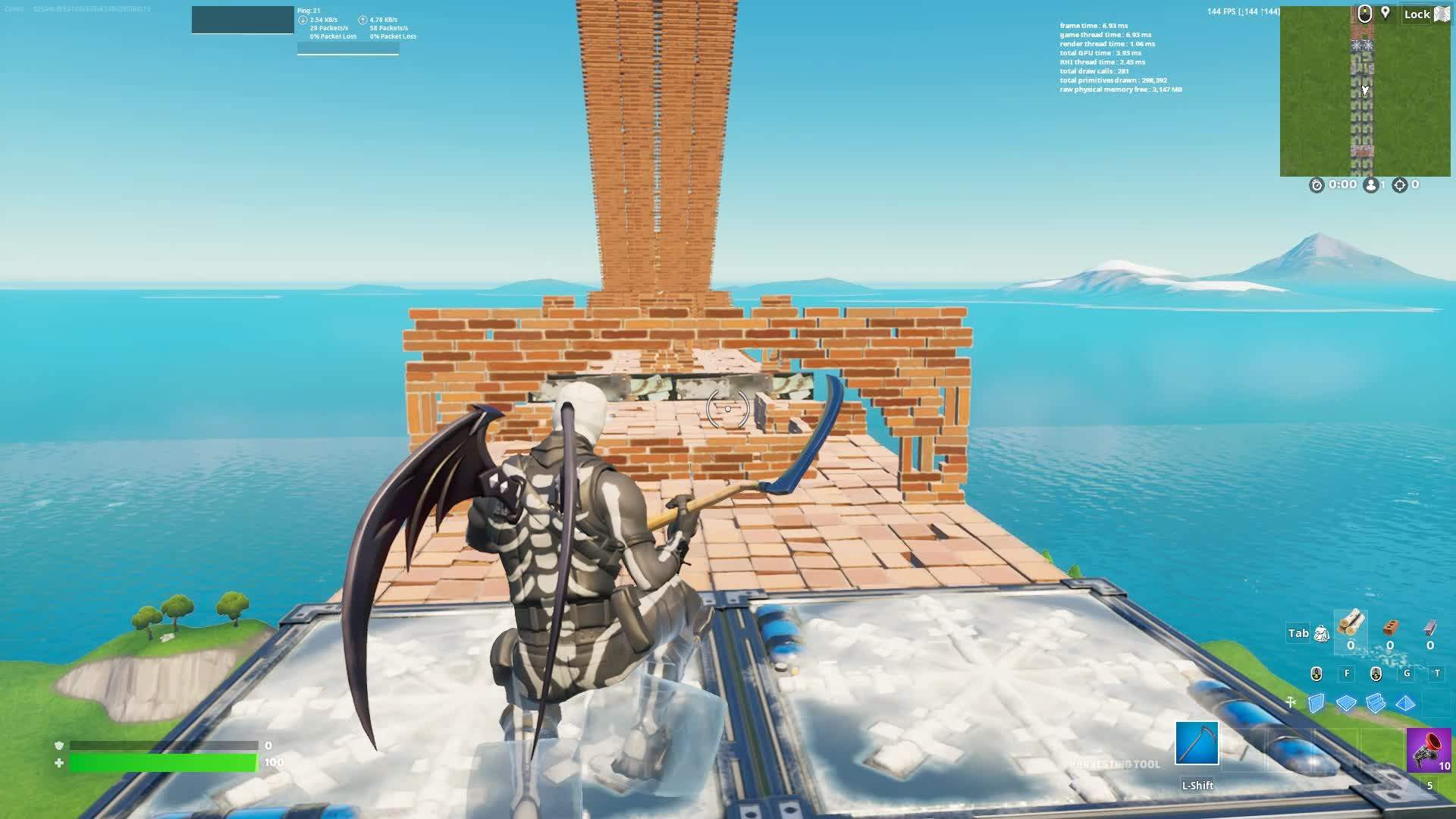Open the backpack inventory icon beside Tab
The image size is (1456, 819).
tap(1322, 634)
